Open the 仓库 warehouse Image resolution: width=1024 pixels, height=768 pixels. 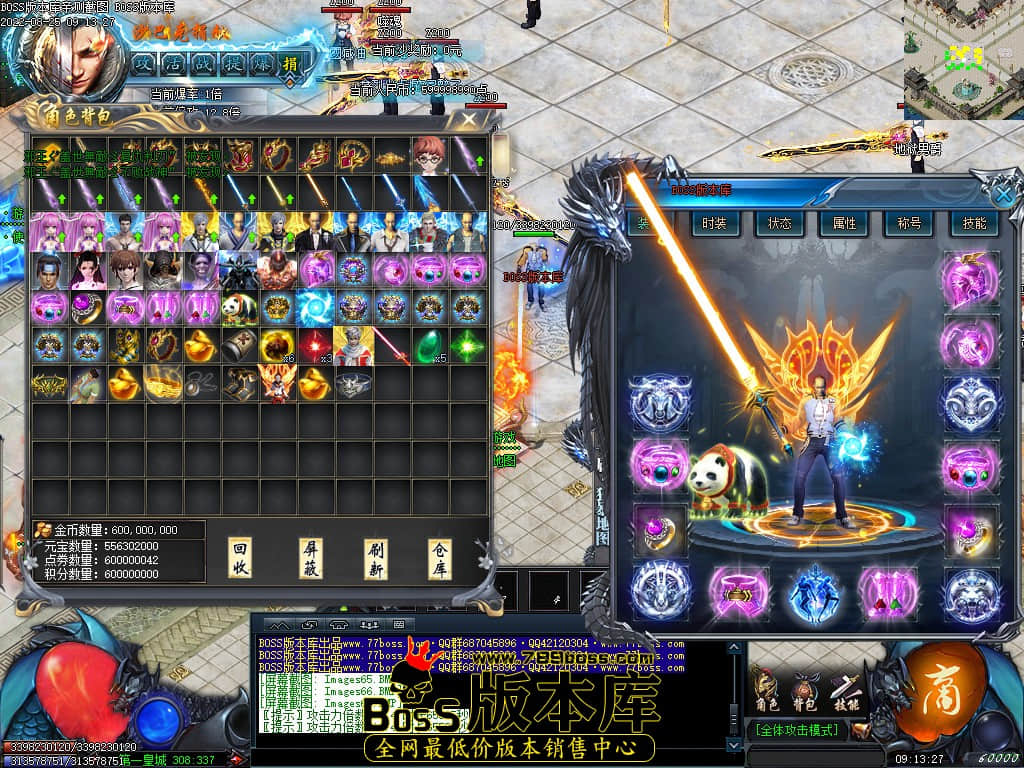point(440,558)
